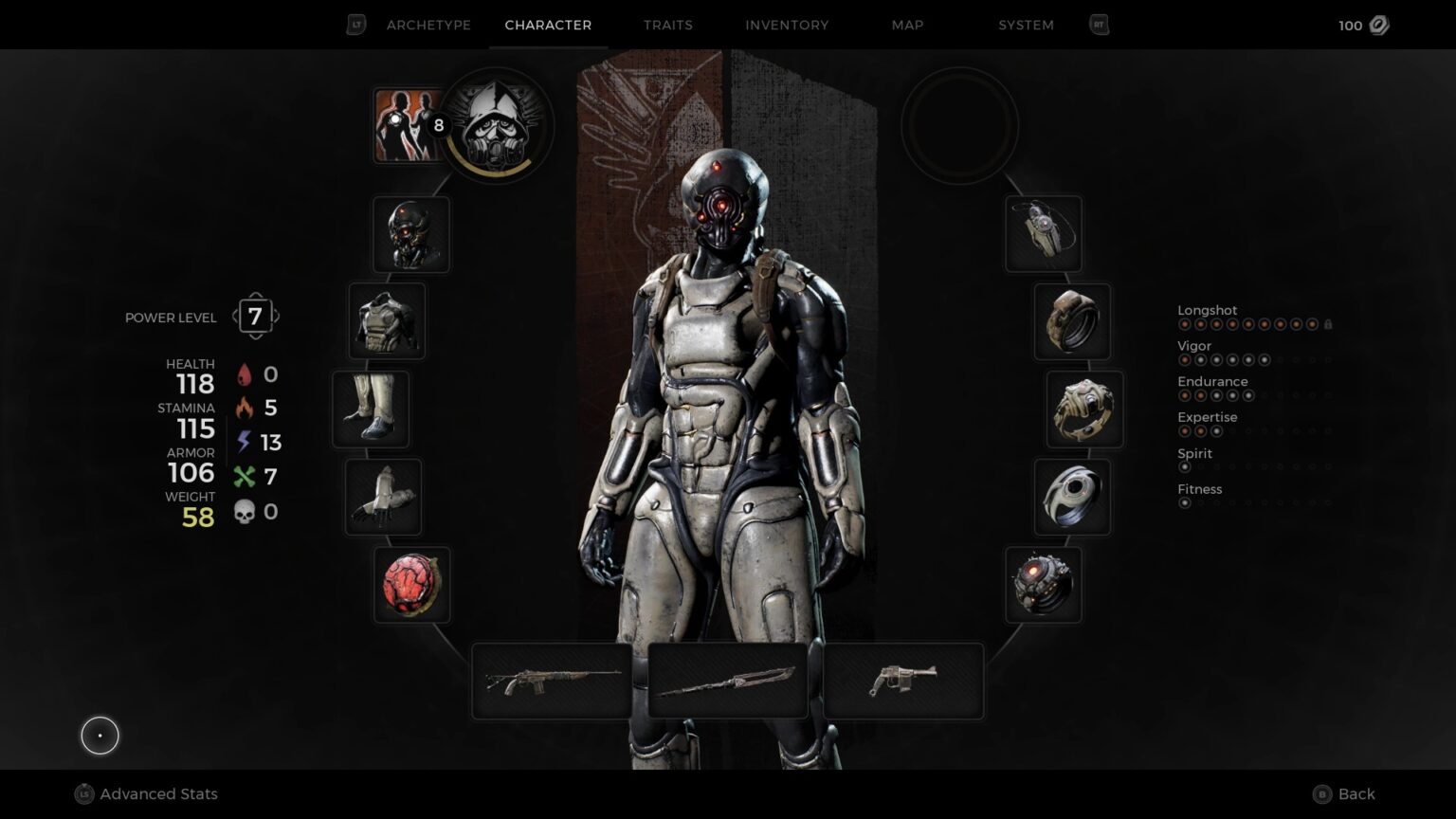Open the Inventory tab

(x=787, y=25)
